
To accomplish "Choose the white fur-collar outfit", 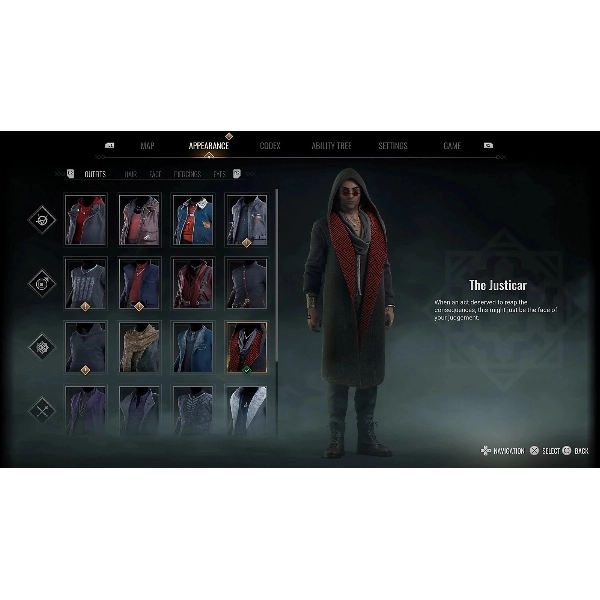I will pyautogui.click(x=246, y=410).
